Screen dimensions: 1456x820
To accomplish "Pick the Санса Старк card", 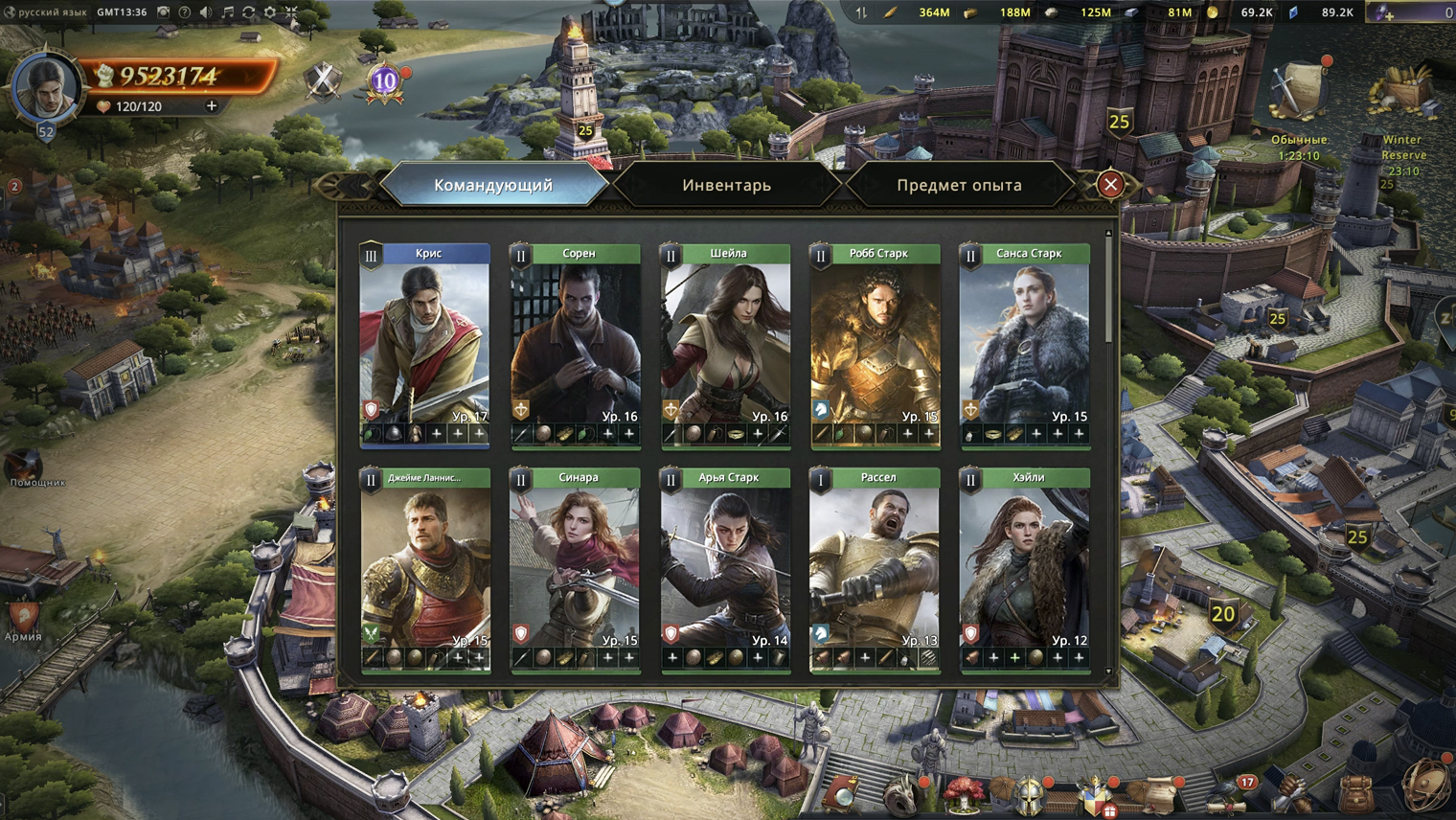I will pos(1025,340).
